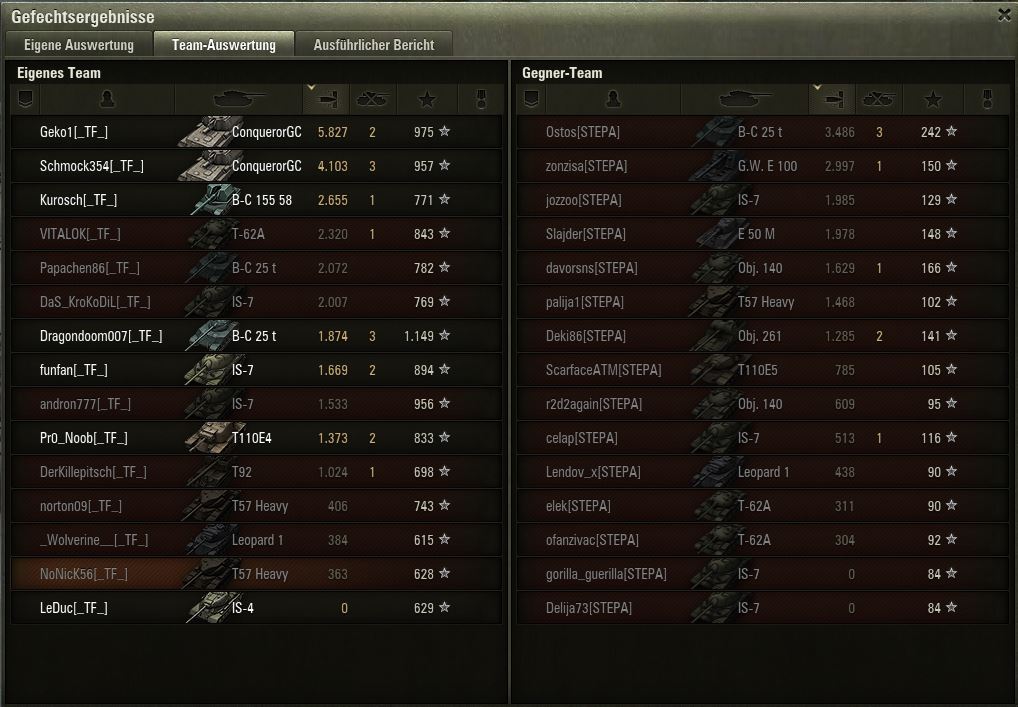
Task: Switch to the Eigene Auswertung tab
Action: [x=79, y=45]
